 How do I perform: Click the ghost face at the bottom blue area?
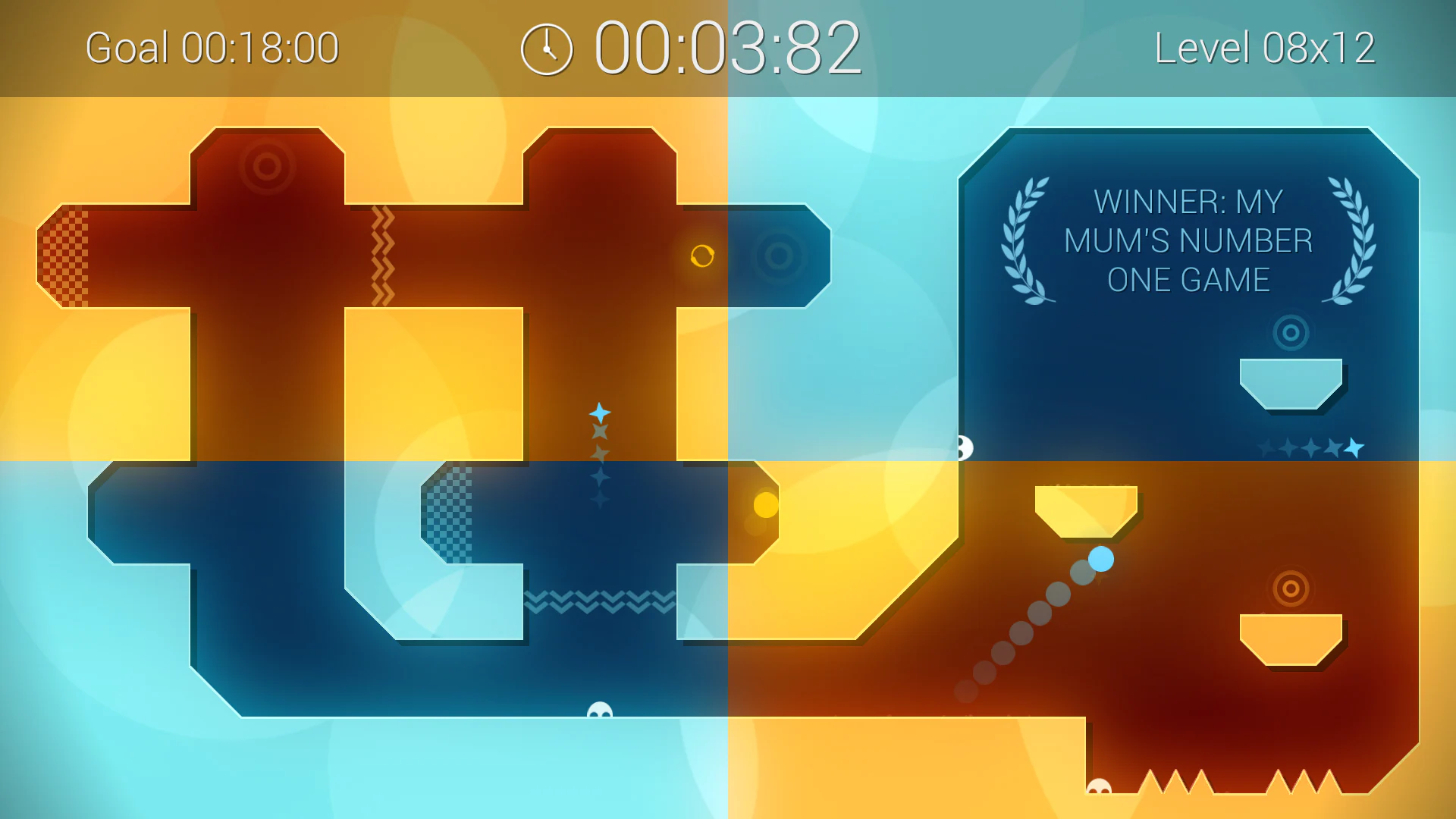598,711
